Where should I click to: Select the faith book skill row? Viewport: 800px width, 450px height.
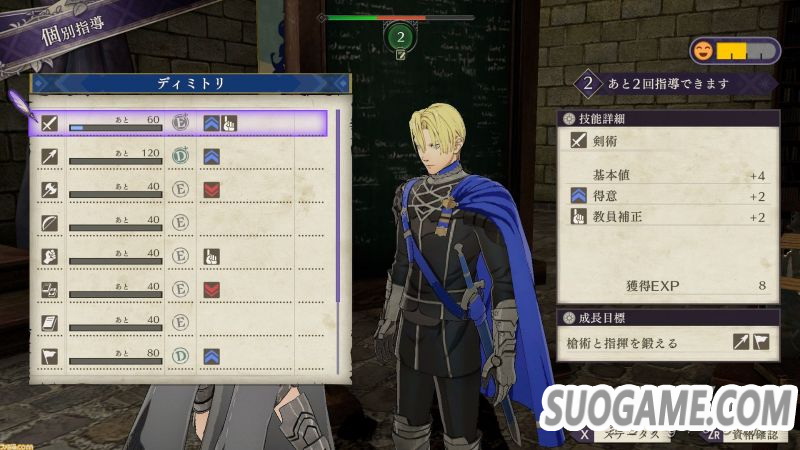click(180, 322)
